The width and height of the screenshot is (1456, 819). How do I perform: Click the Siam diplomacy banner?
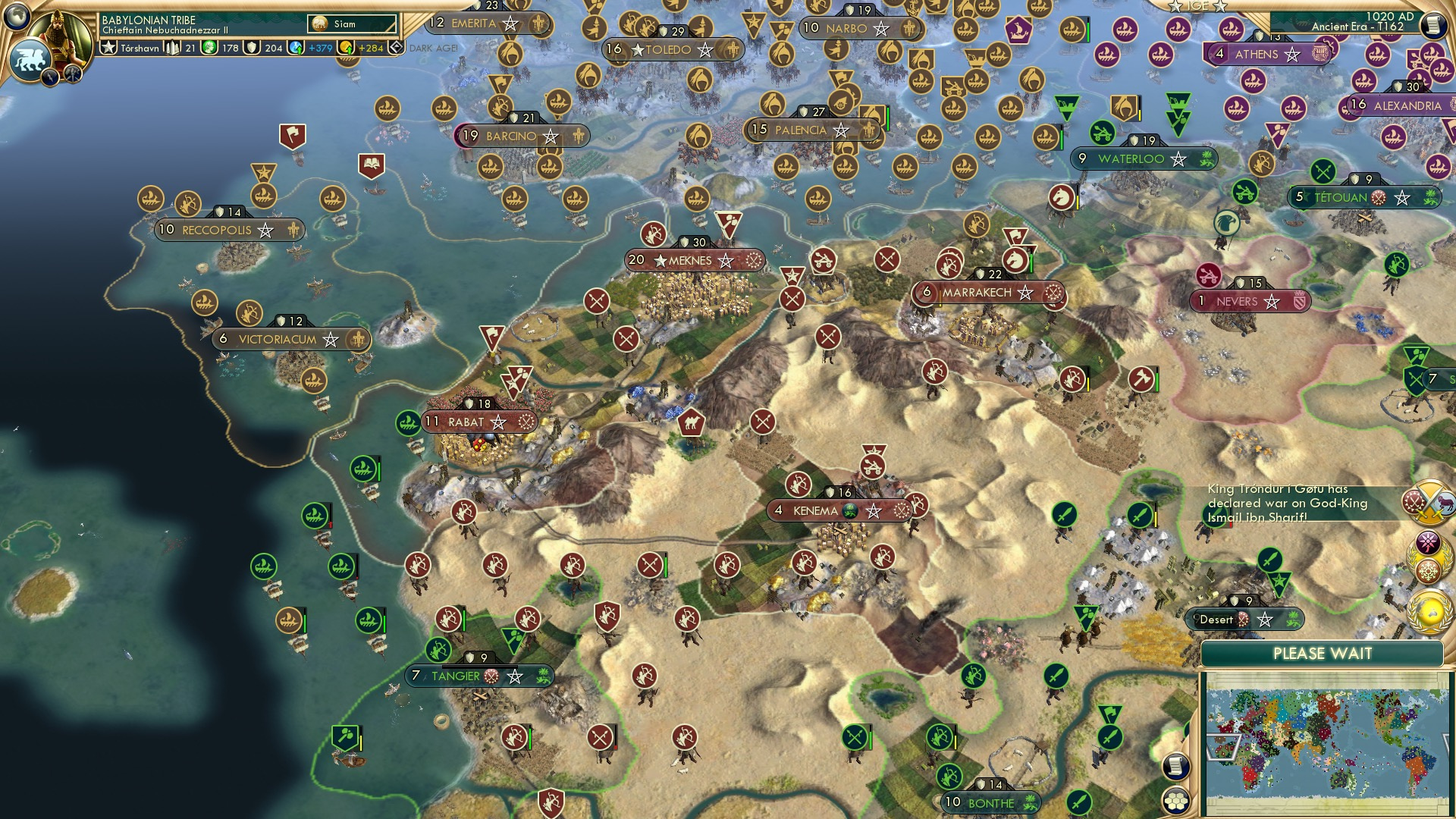click(351, 24)
